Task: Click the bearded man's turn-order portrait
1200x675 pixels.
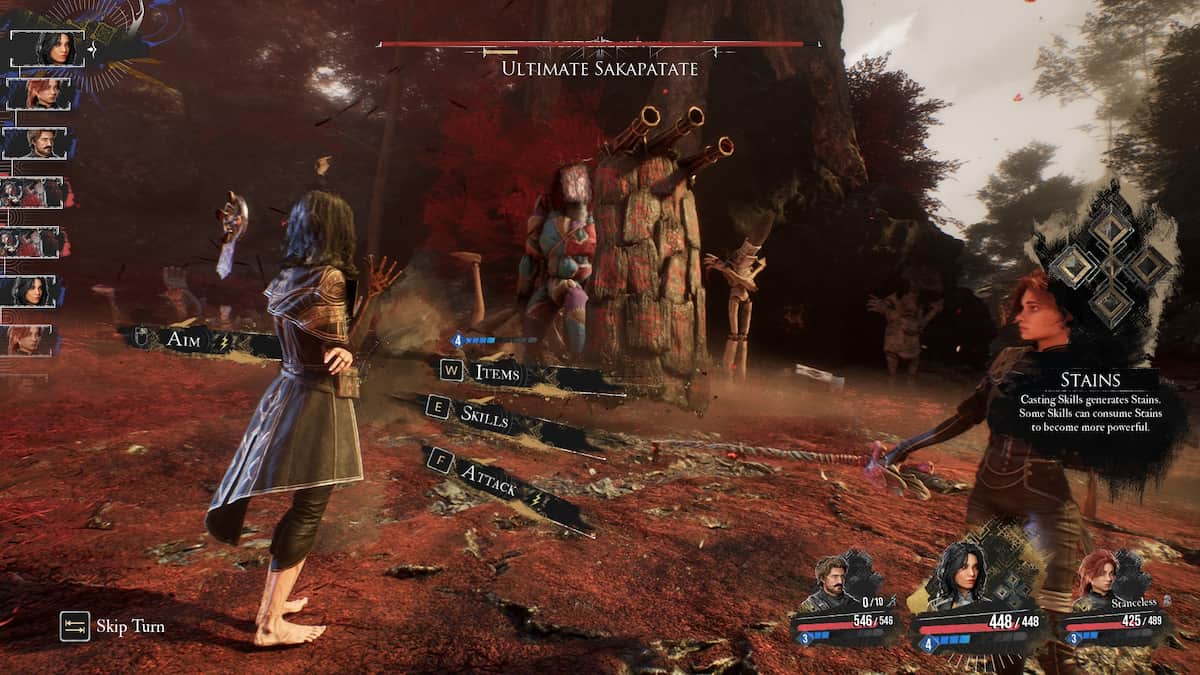Action: tap(40, 143)
